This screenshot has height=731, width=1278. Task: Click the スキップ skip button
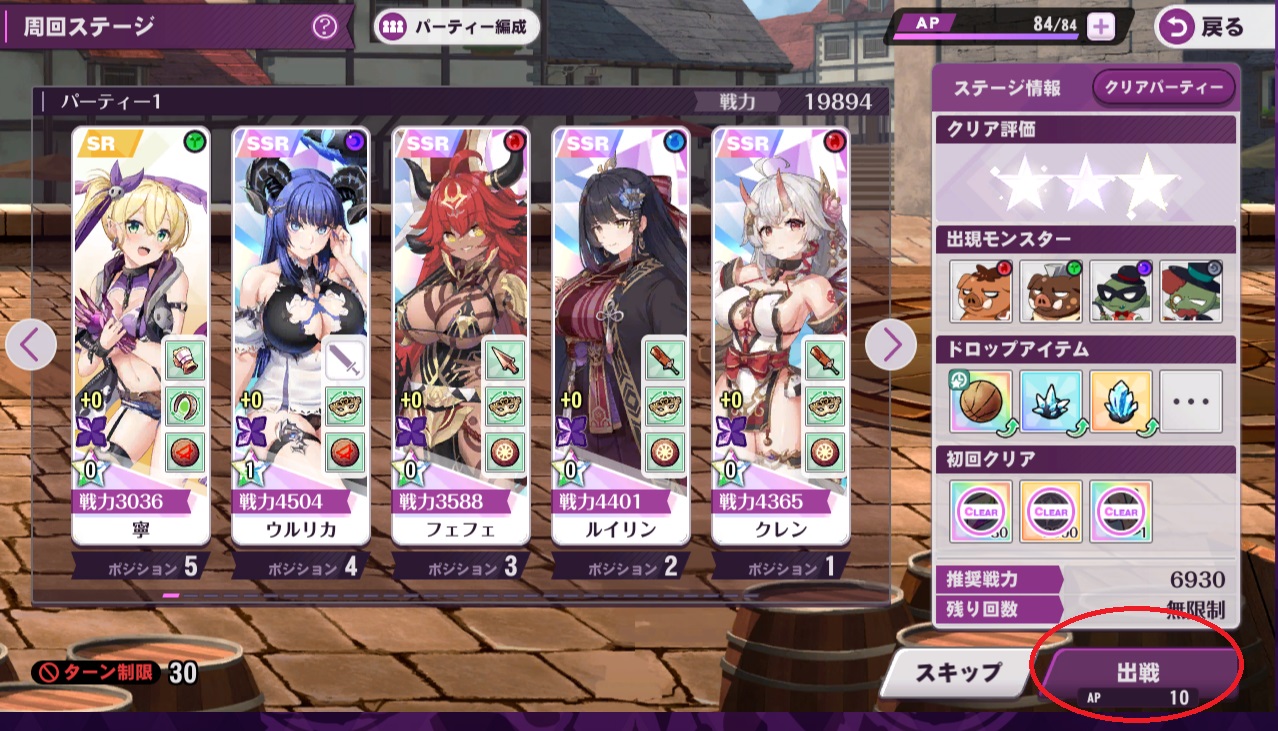coord(959,672)
